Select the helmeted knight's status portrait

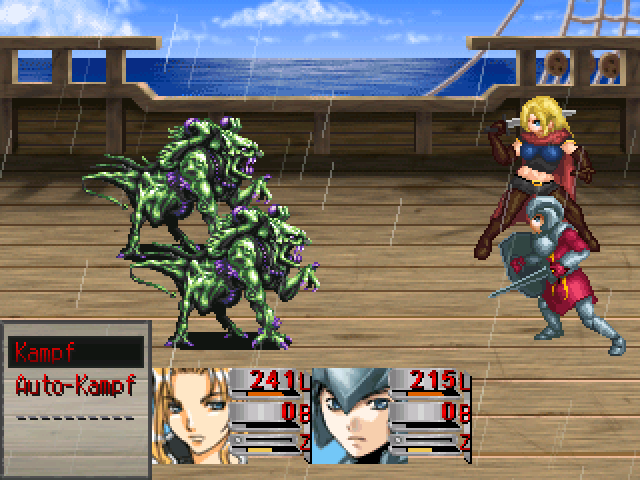click(x=351, y=415)
